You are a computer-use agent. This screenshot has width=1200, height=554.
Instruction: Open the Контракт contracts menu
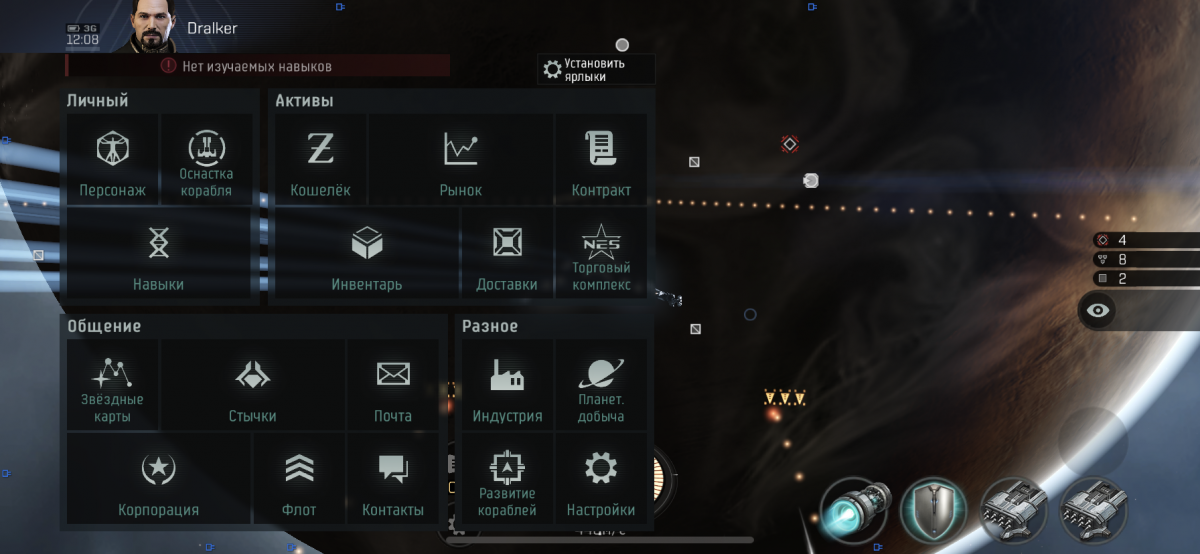coord(601,160)
